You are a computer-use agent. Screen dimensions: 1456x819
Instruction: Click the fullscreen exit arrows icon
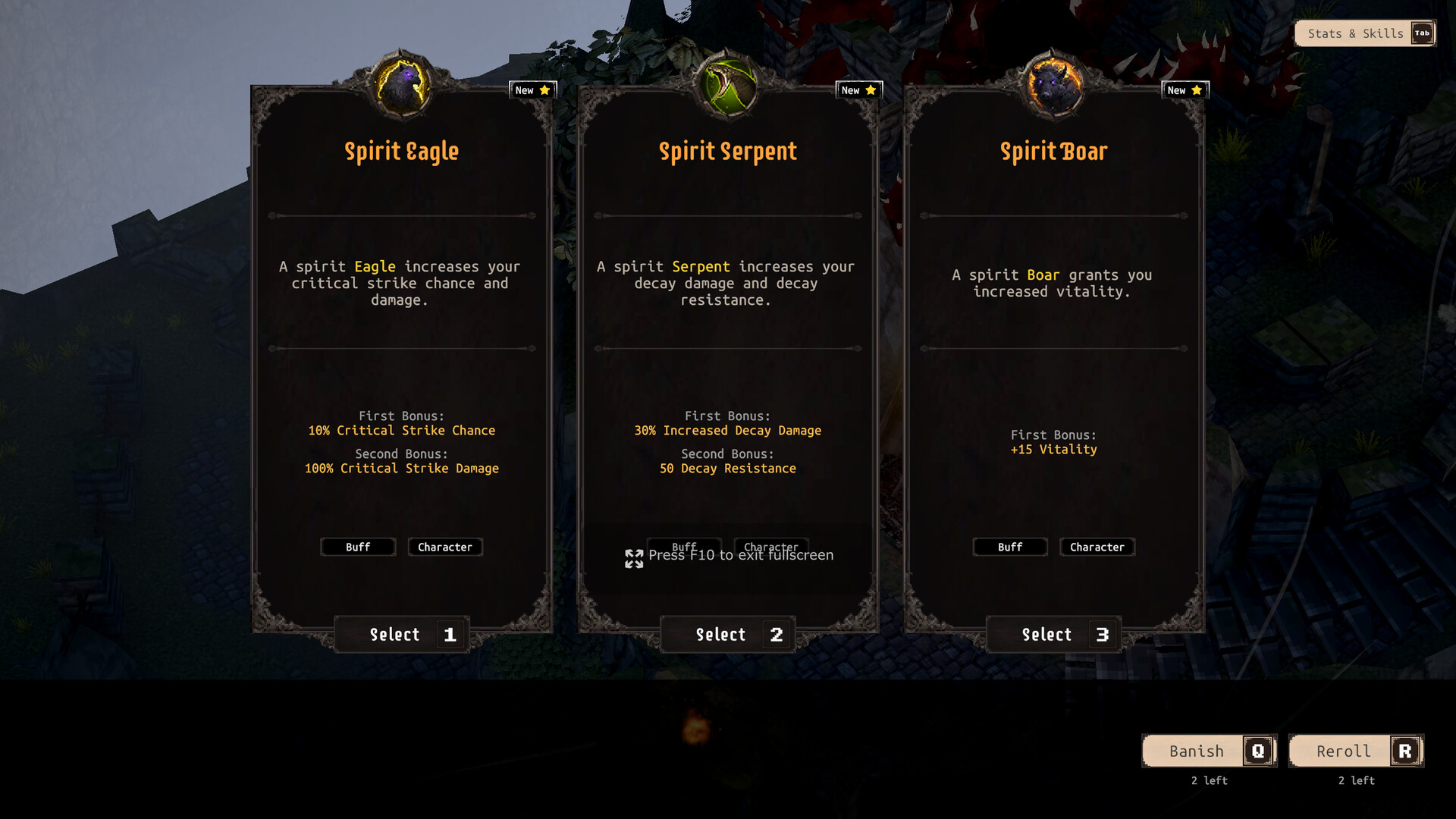pyautogui.click(x=634, y=559)
